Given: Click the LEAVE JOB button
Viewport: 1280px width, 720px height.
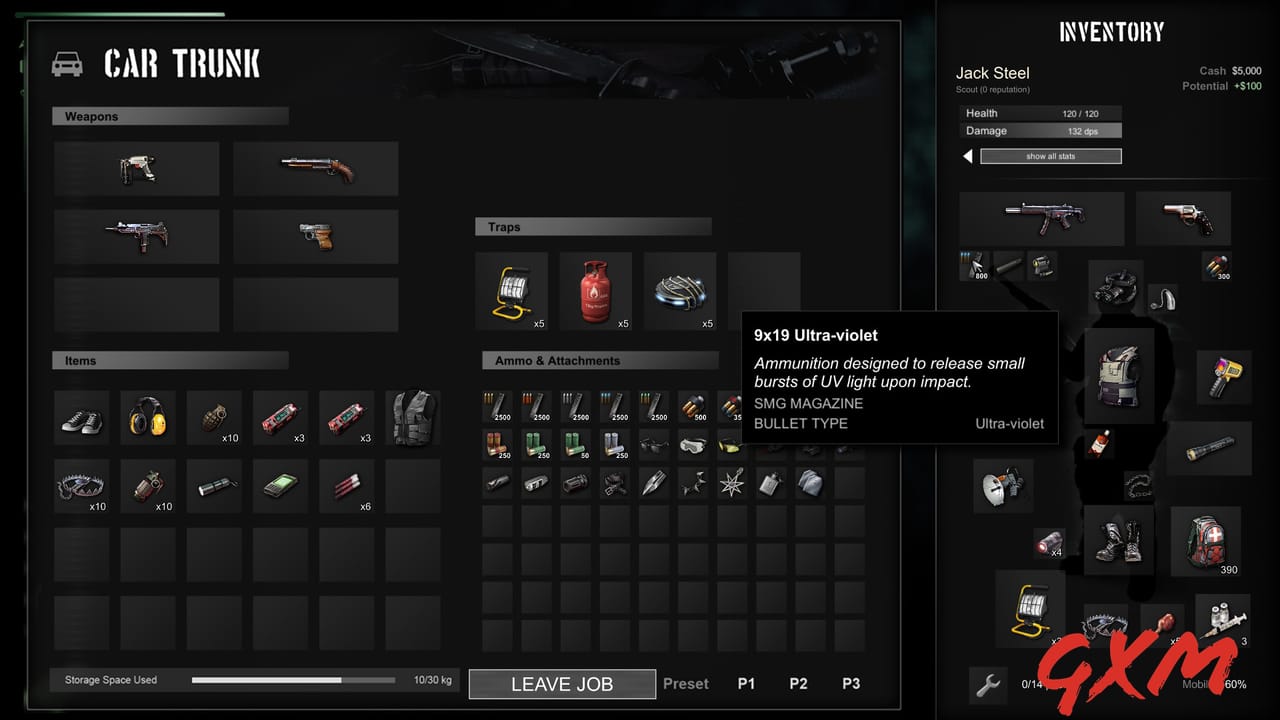Looking at the screenshot, I should pos(561,684).
